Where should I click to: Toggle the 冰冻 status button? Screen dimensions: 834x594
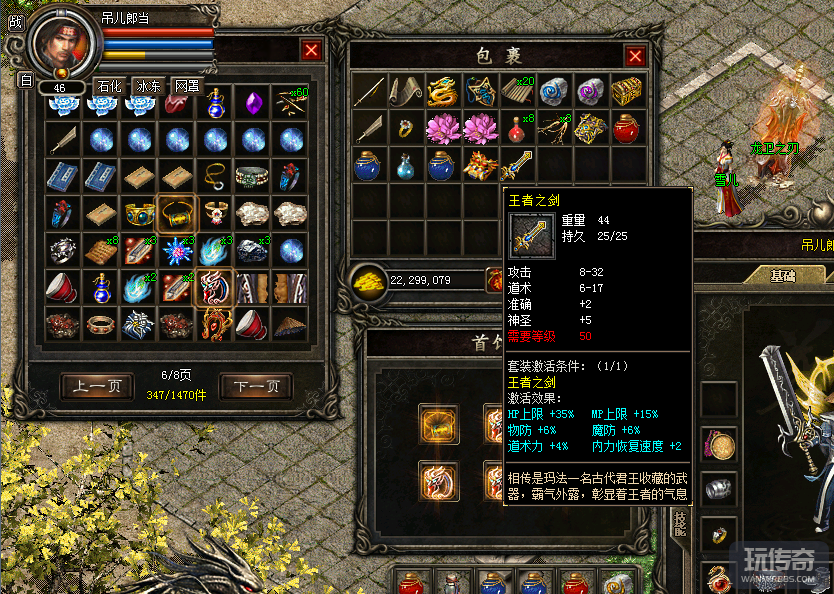(x=147, y=86)
